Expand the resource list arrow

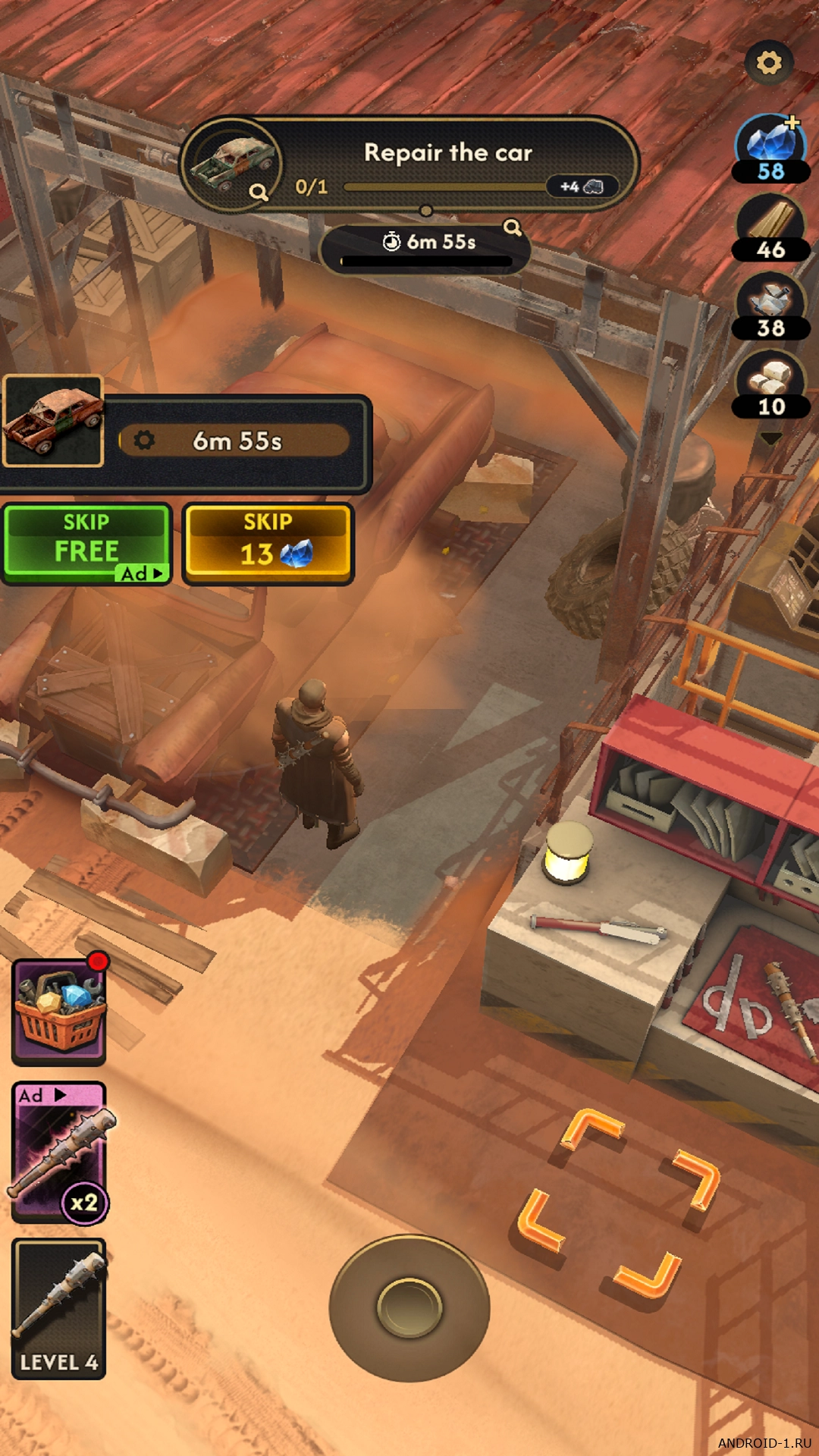pos(770,438)
